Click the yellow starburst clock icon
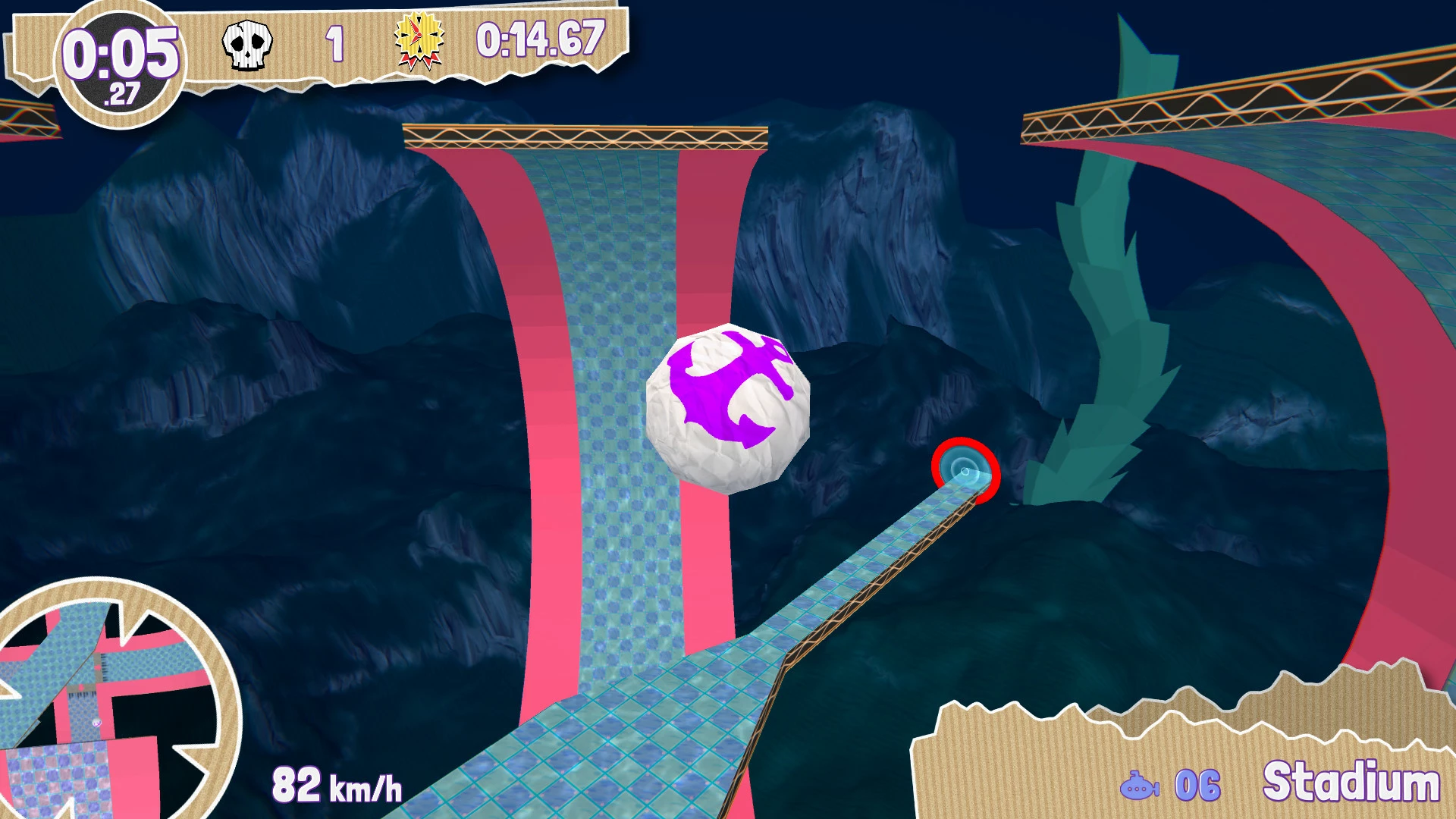 point(419,41)
